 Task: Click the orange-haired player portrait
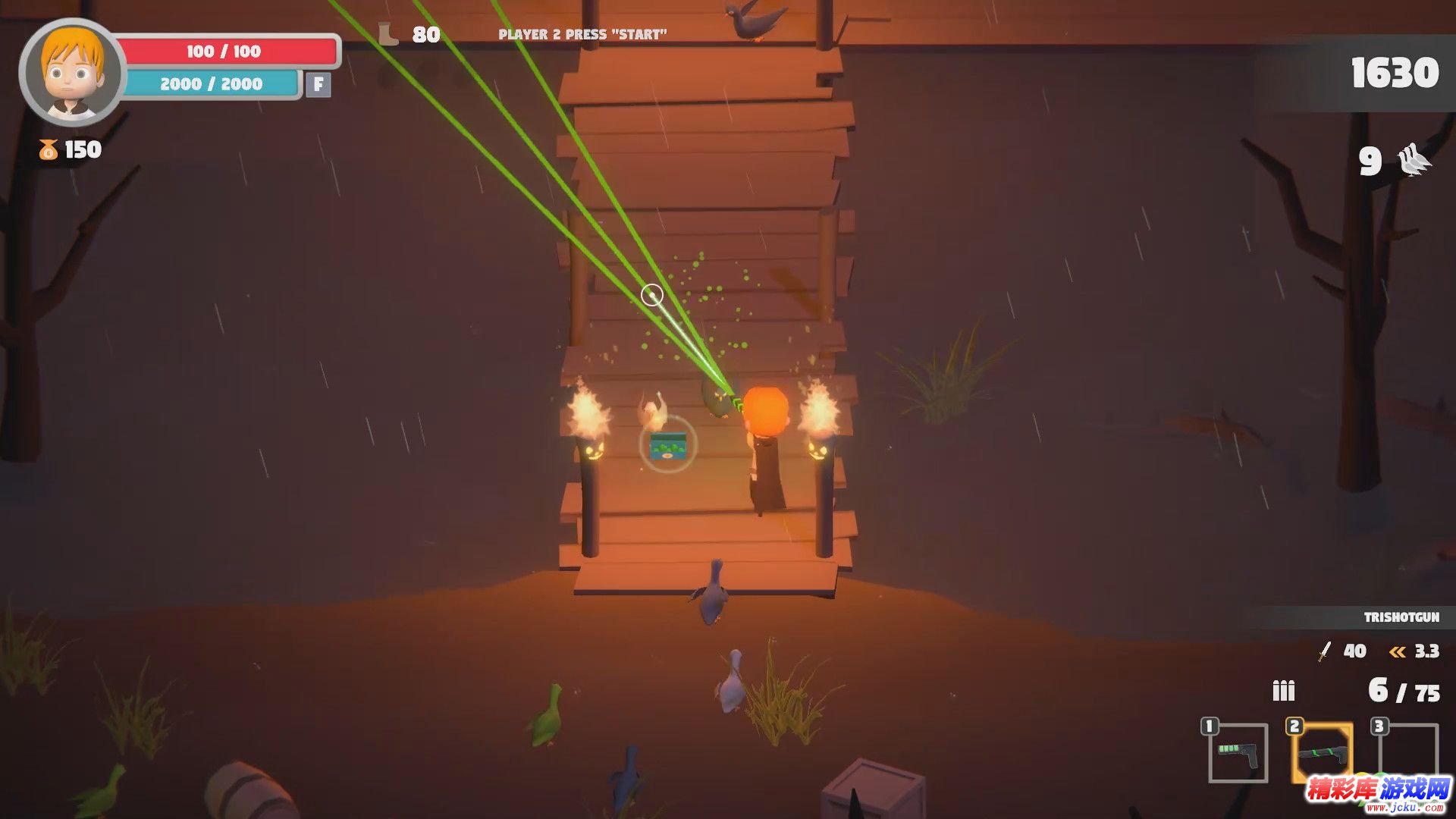[72, 72]
